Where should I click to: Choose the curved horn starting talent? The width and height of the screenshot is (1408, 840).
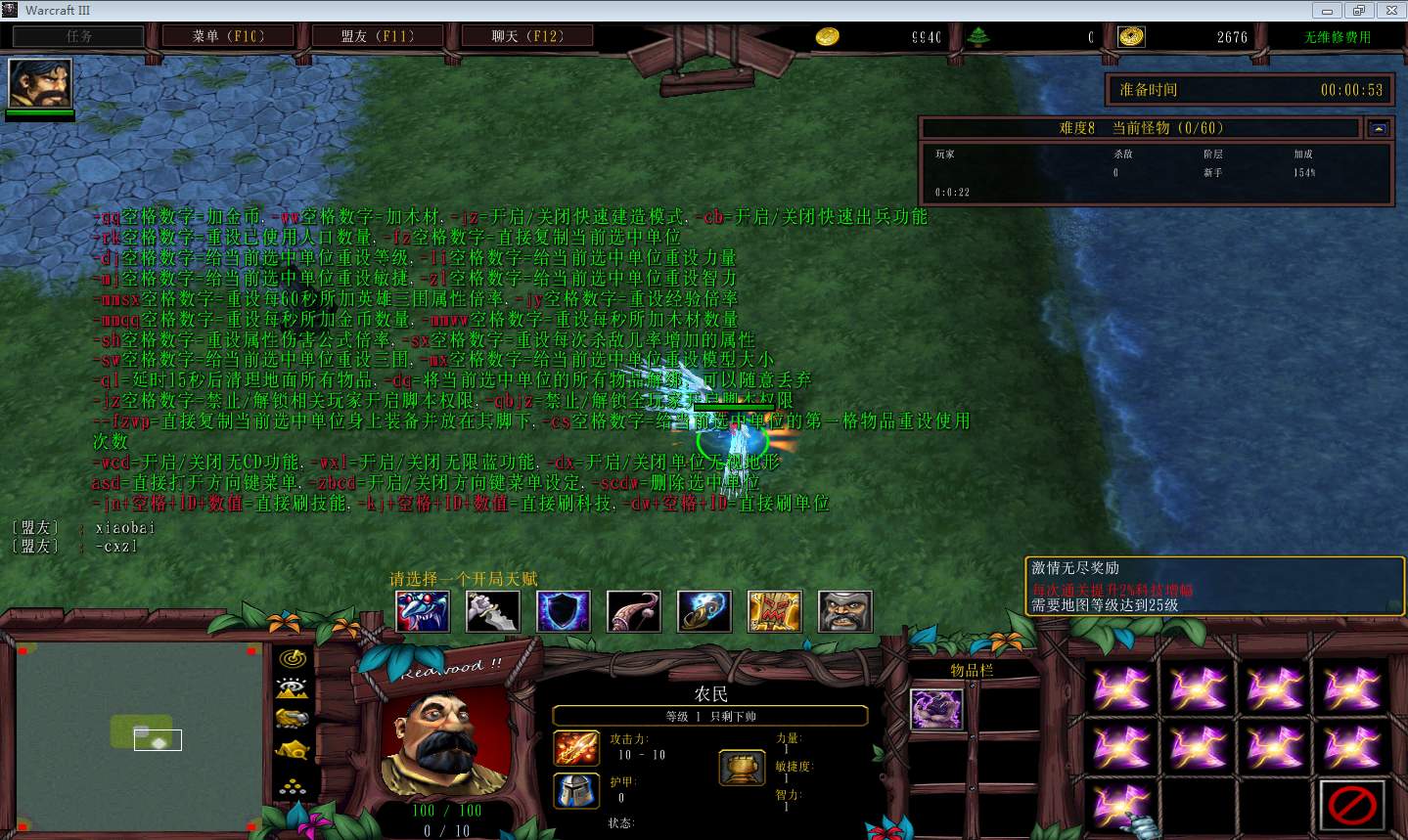tap(633, 611)
